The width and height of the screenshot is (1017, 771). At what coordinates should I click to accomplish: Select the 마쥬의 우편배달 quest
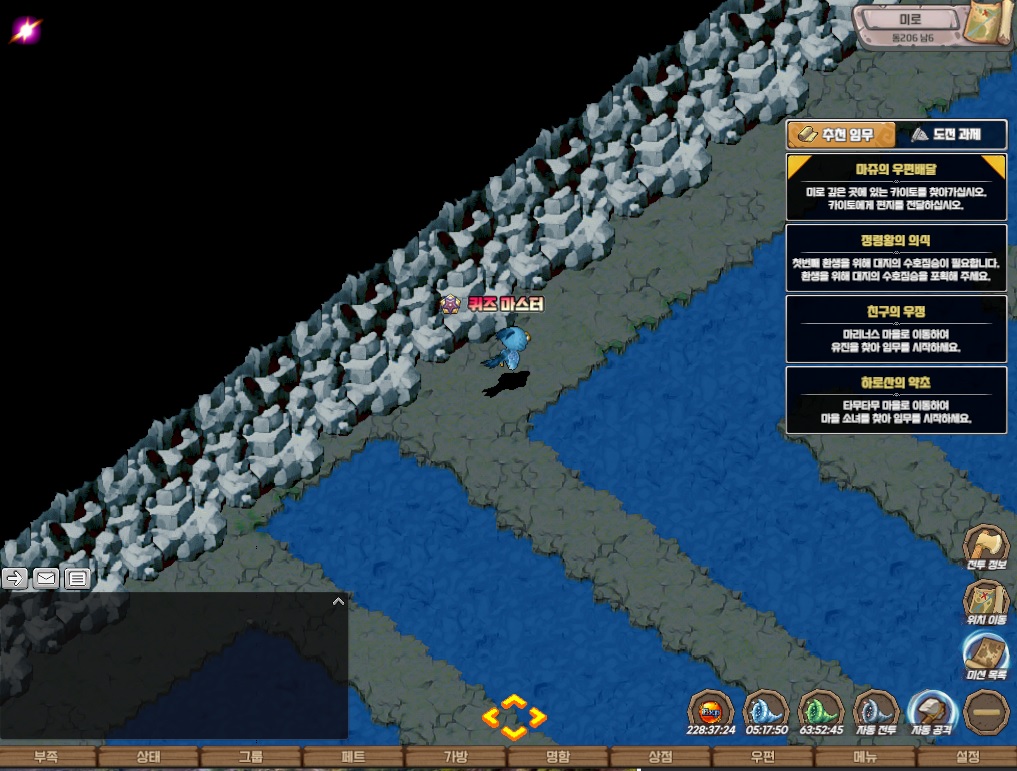[896, 186]
